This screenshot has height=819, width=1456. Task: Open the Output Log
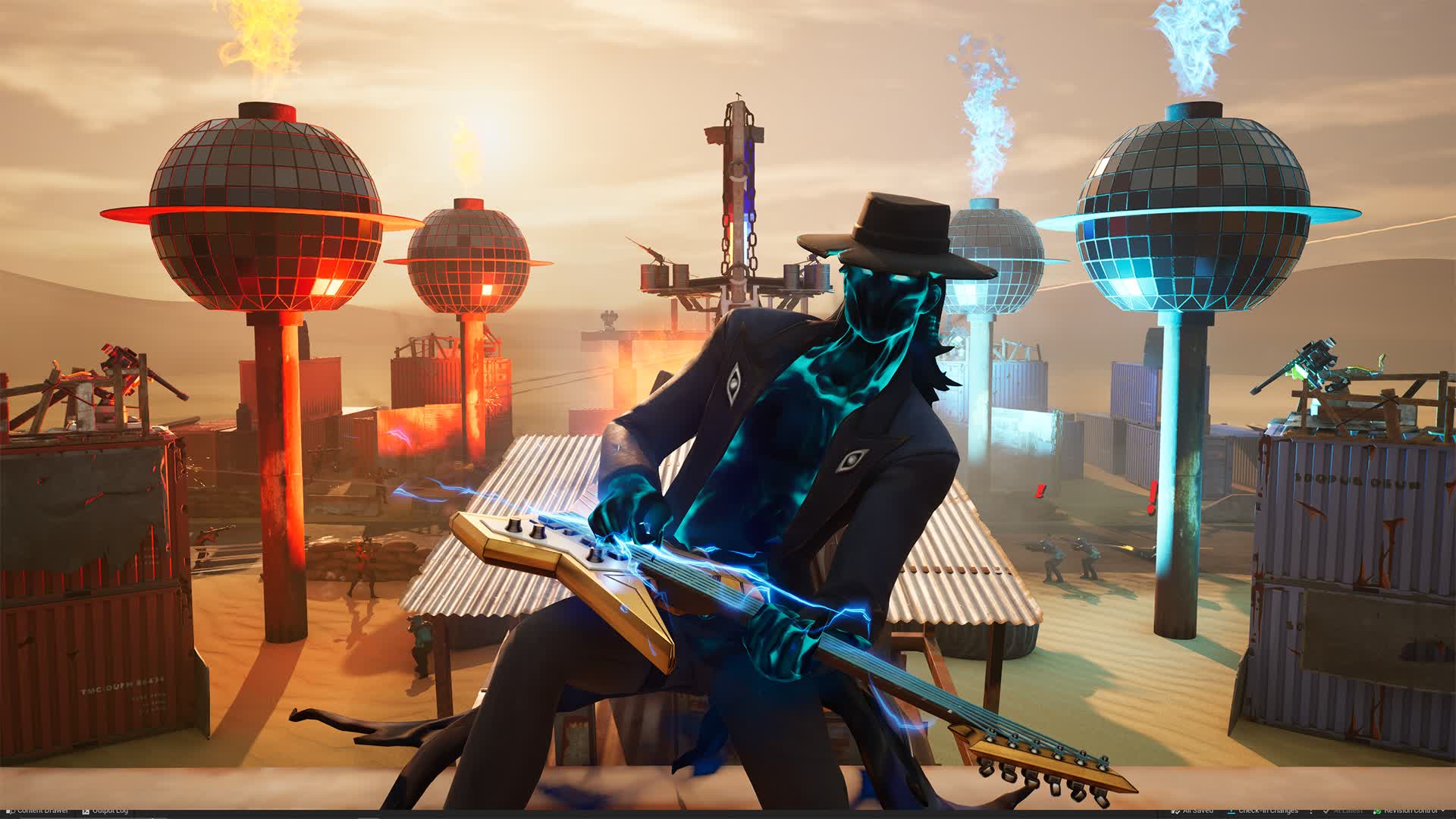[111, 811]
